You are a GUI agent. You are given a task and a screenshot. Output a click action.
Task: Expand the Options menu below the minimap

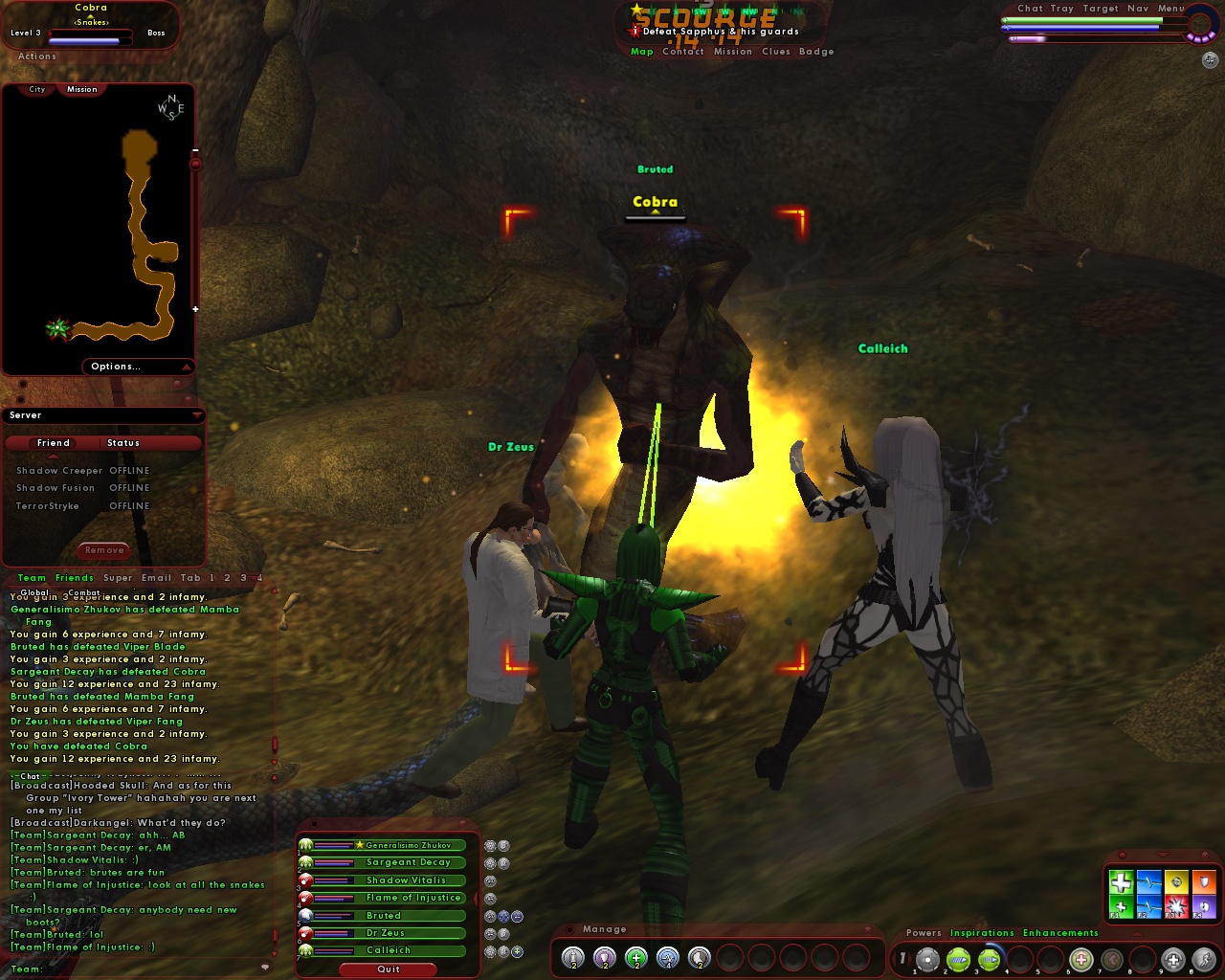[x=115, y=366]
